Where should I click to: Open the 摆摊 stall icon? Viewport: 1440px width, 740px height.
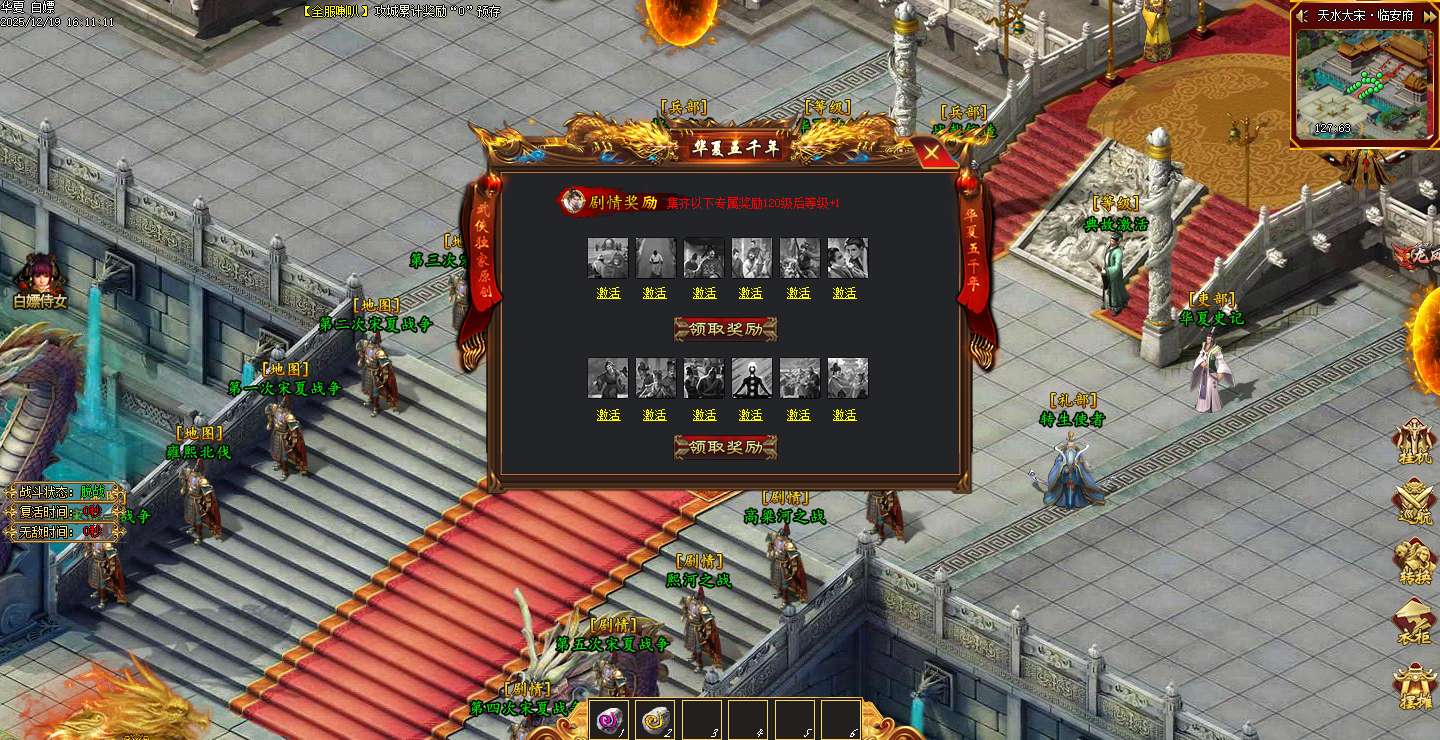[1415, 685]
